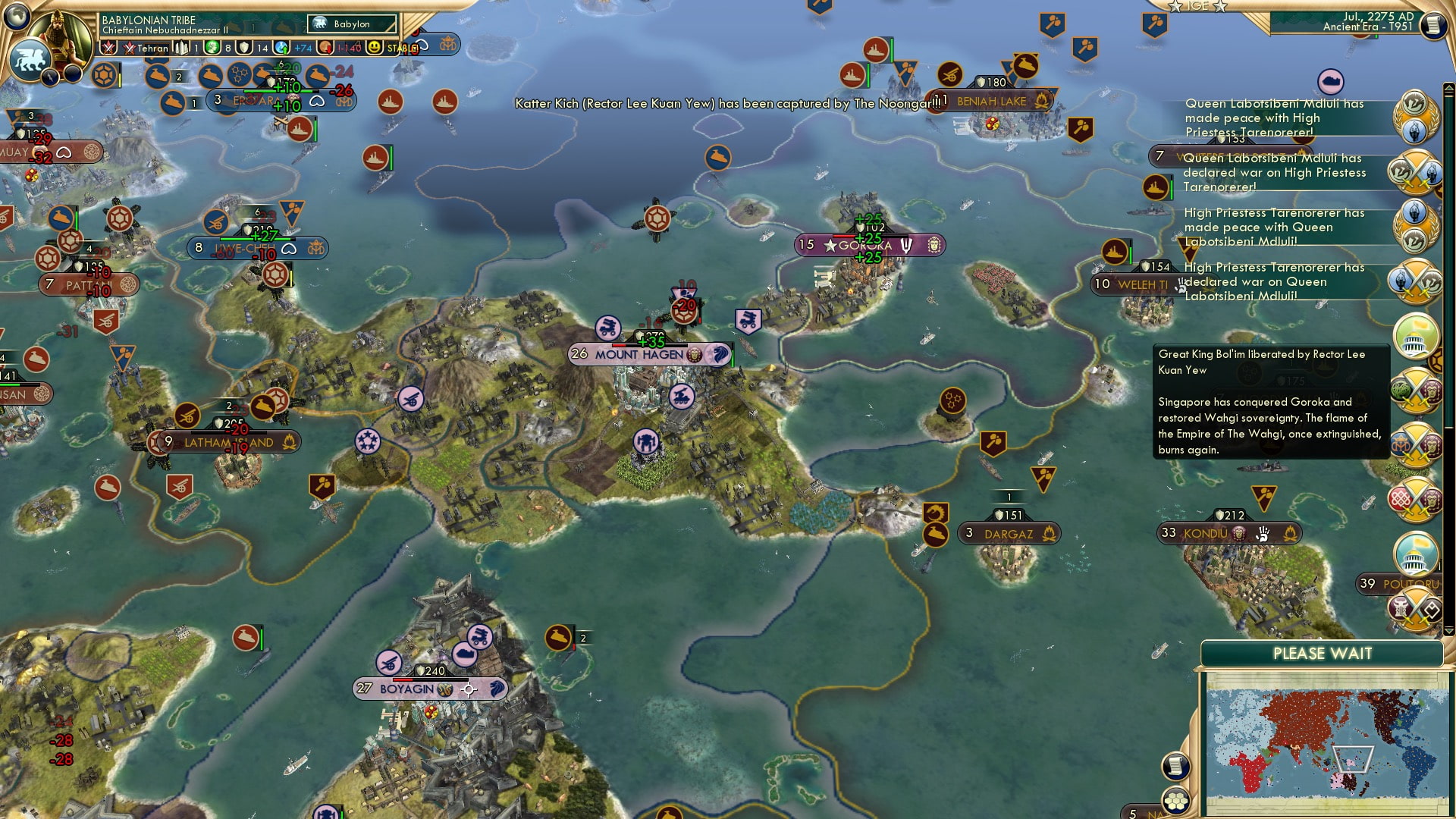The width and height of the screenshot is (1456, 819).
Task: Click the up chevron above the notification list
Action: click(1448, 86)
